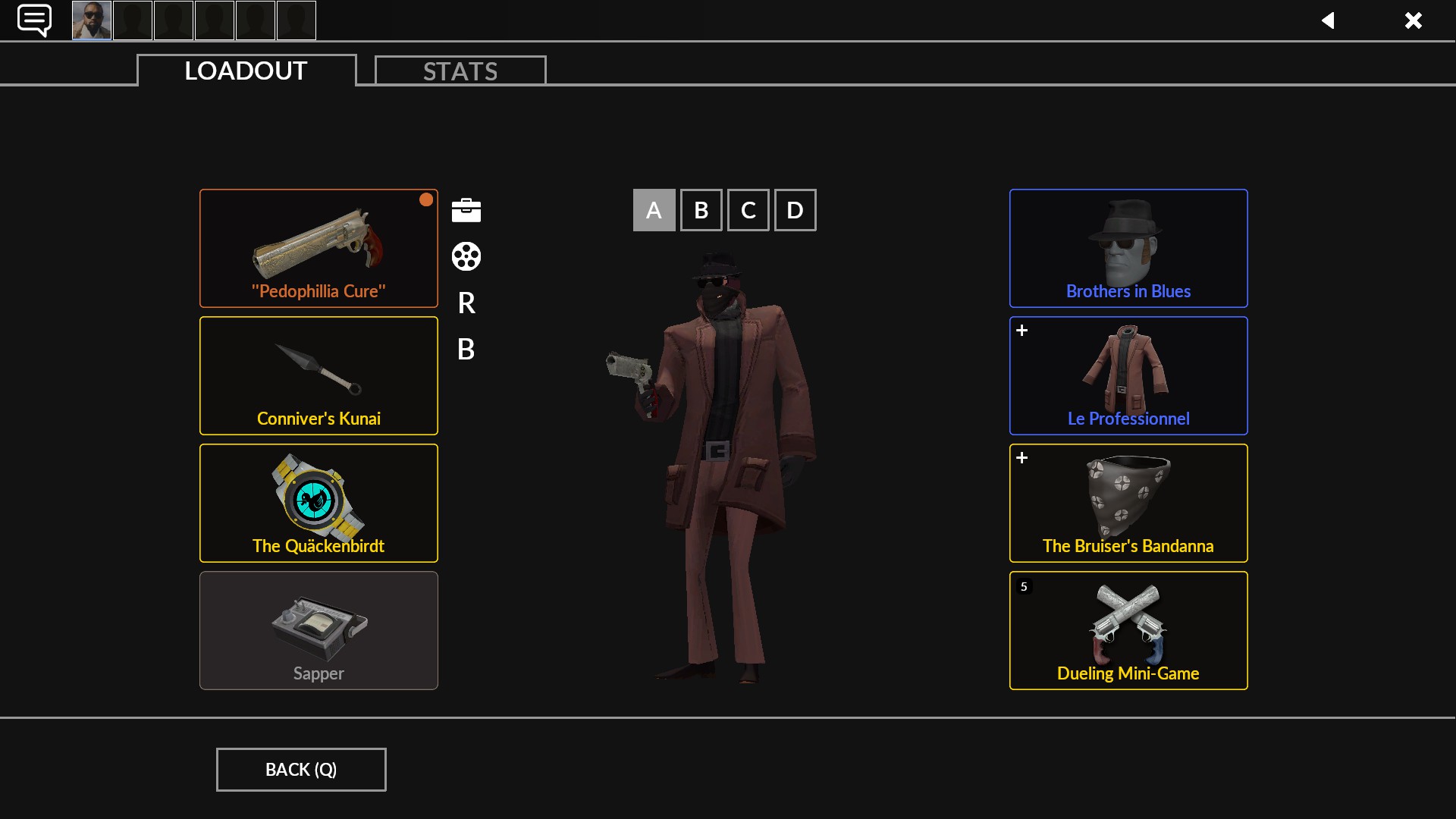Click the plus icon on Le Professionnel
Screen dimensions: 1456x819
tap(1023, 330)
